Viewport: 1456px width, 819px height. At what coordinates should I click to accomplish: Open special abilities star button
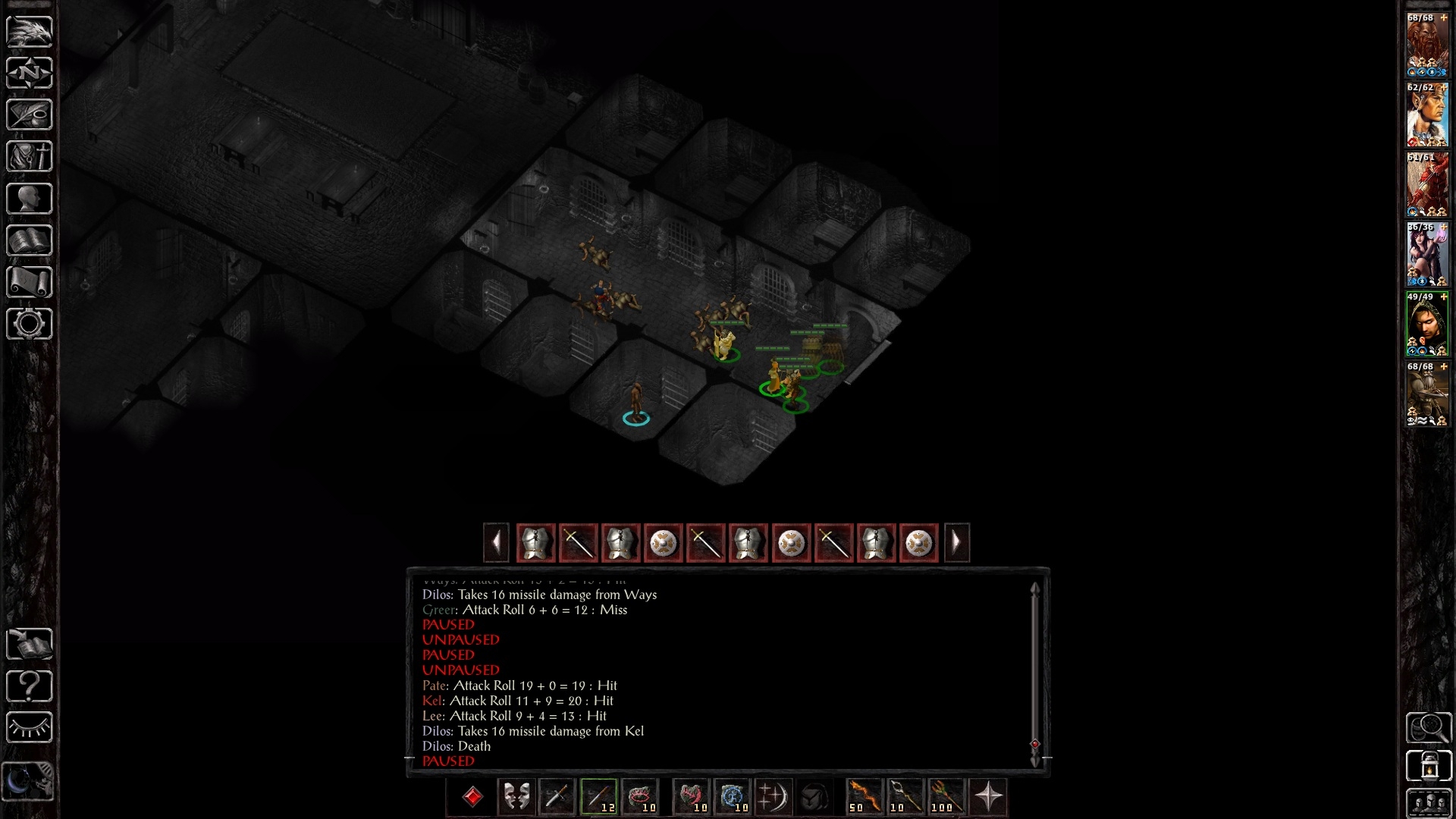pyautogui.click(x=988, y=797)
